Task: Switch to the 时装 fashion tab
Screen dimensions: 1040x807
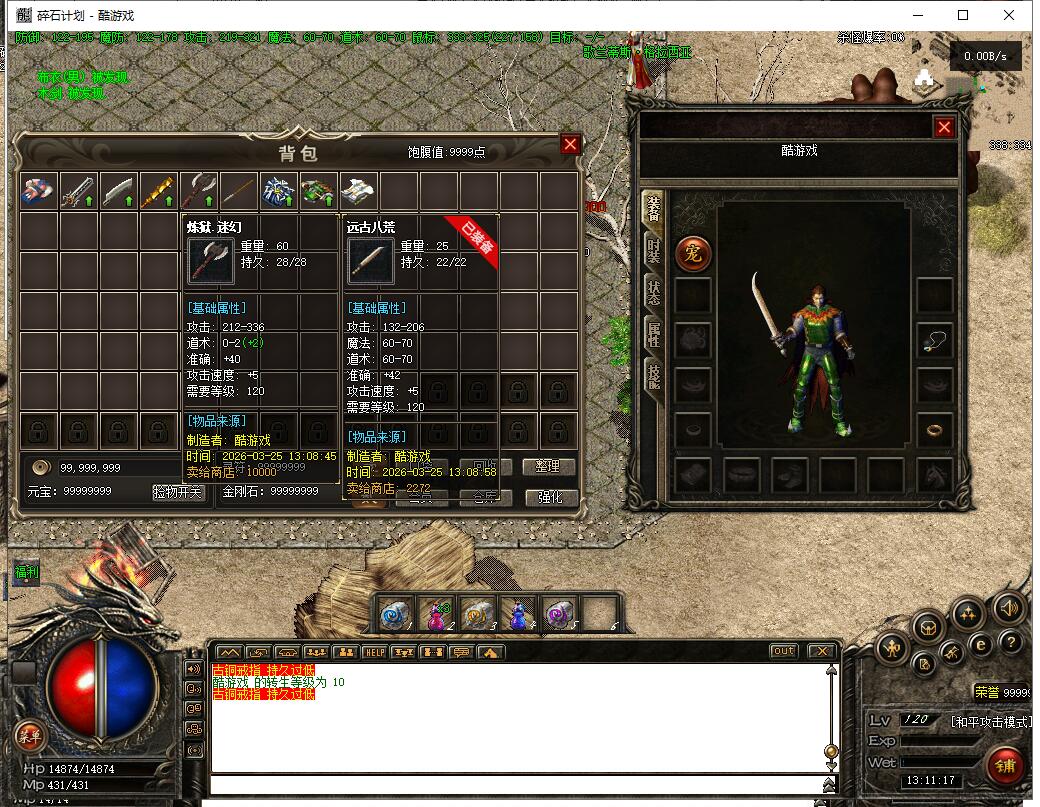Action: pyautogui.click(x=653, y=250)
